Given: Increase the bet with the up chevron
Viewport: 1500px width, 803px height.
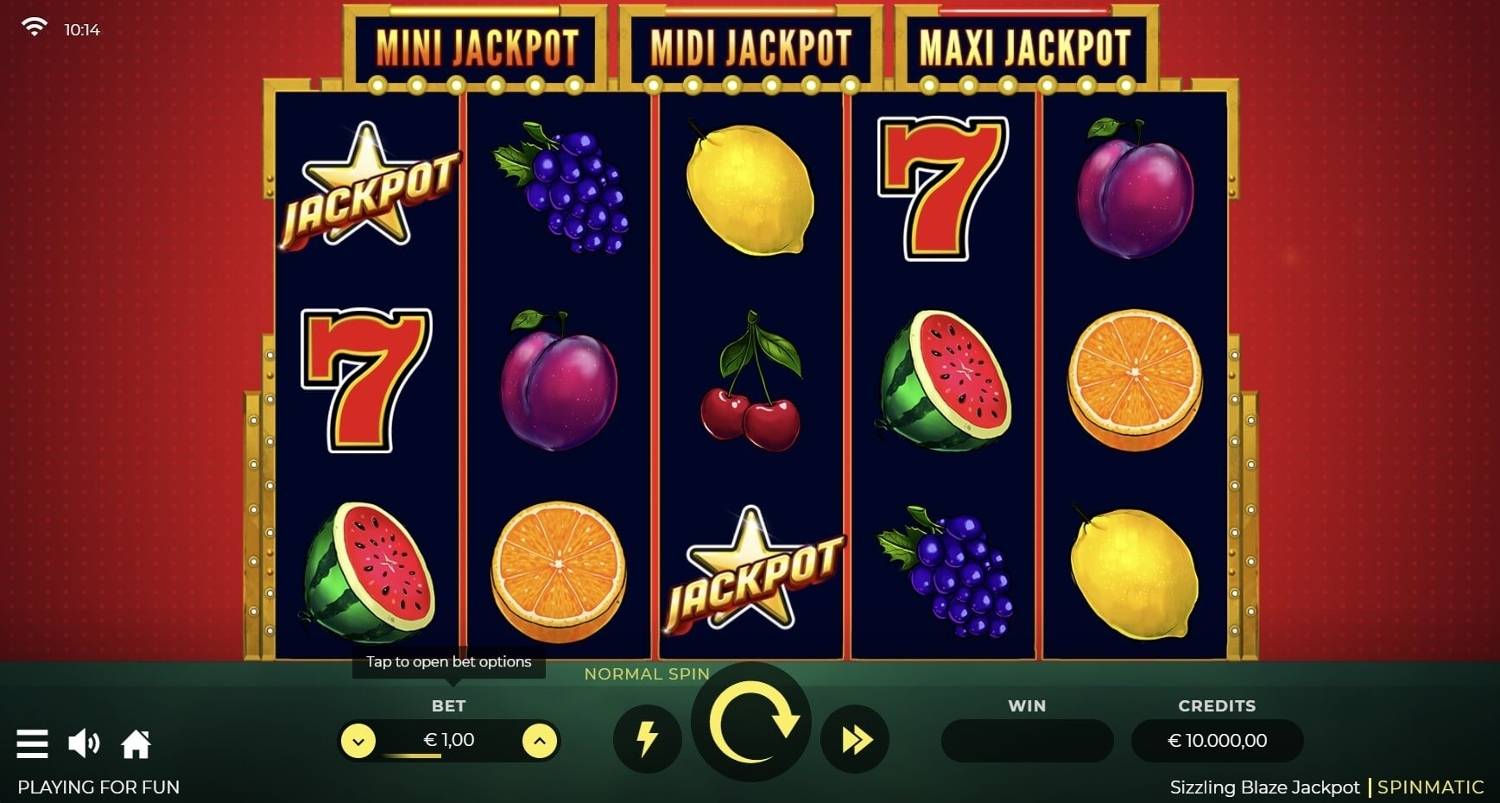Looking at the screenshot, I should 540,740.
